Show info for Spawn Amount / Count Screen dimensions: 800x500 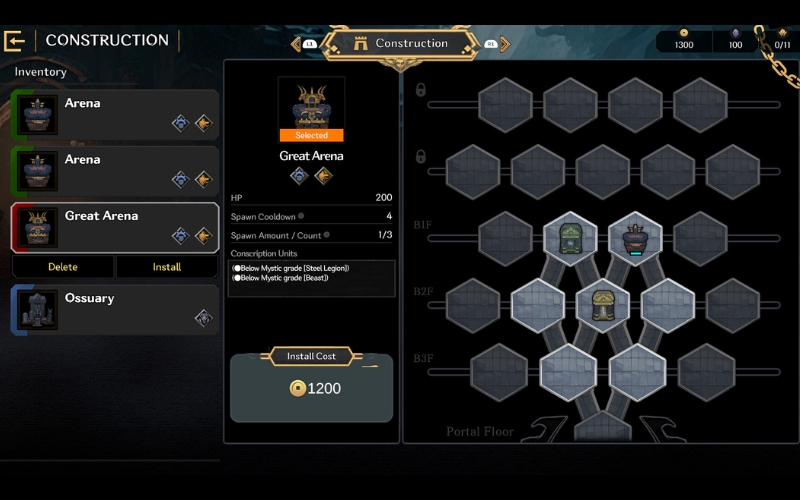328,235
